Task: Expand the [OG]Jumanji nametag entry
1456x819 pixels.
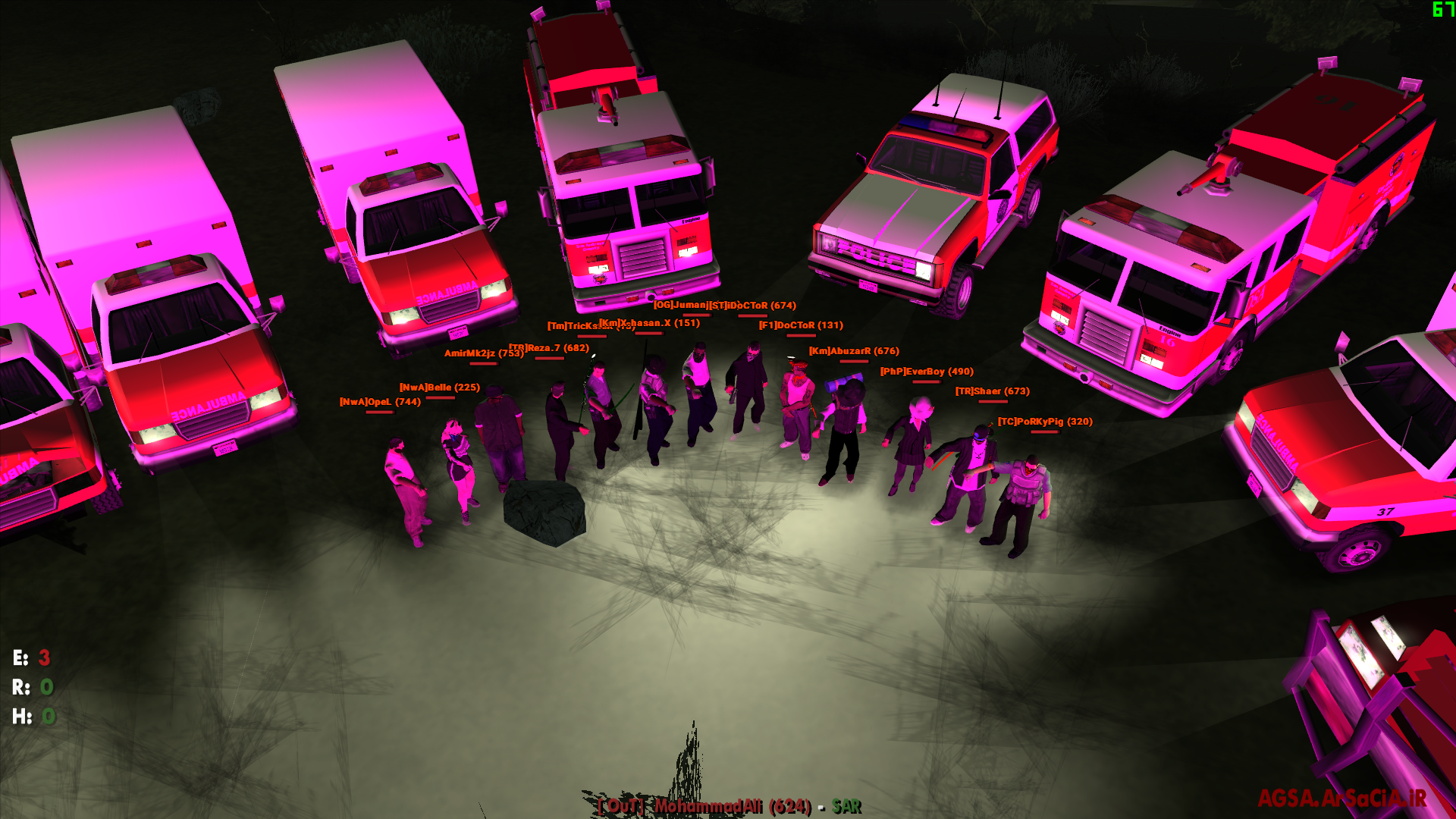Action: [681, 306]
